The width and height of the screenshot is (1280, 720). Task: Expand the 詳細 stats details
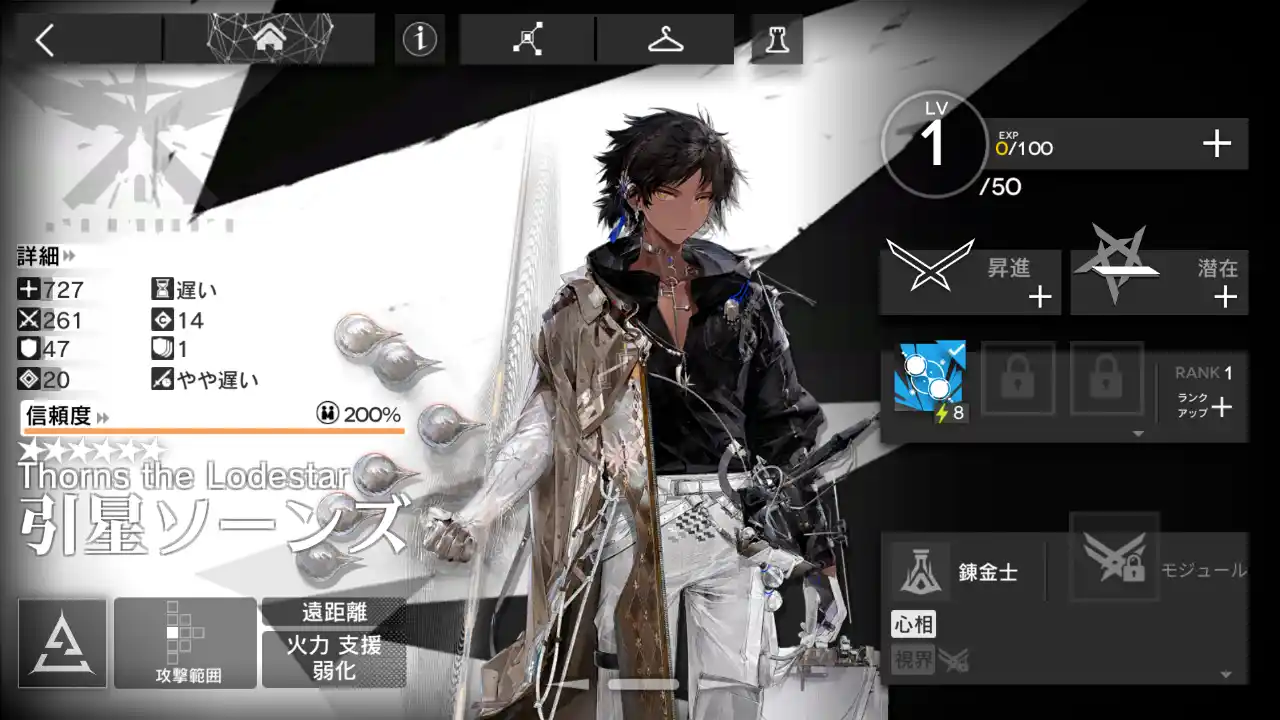[x=46, y=257]
